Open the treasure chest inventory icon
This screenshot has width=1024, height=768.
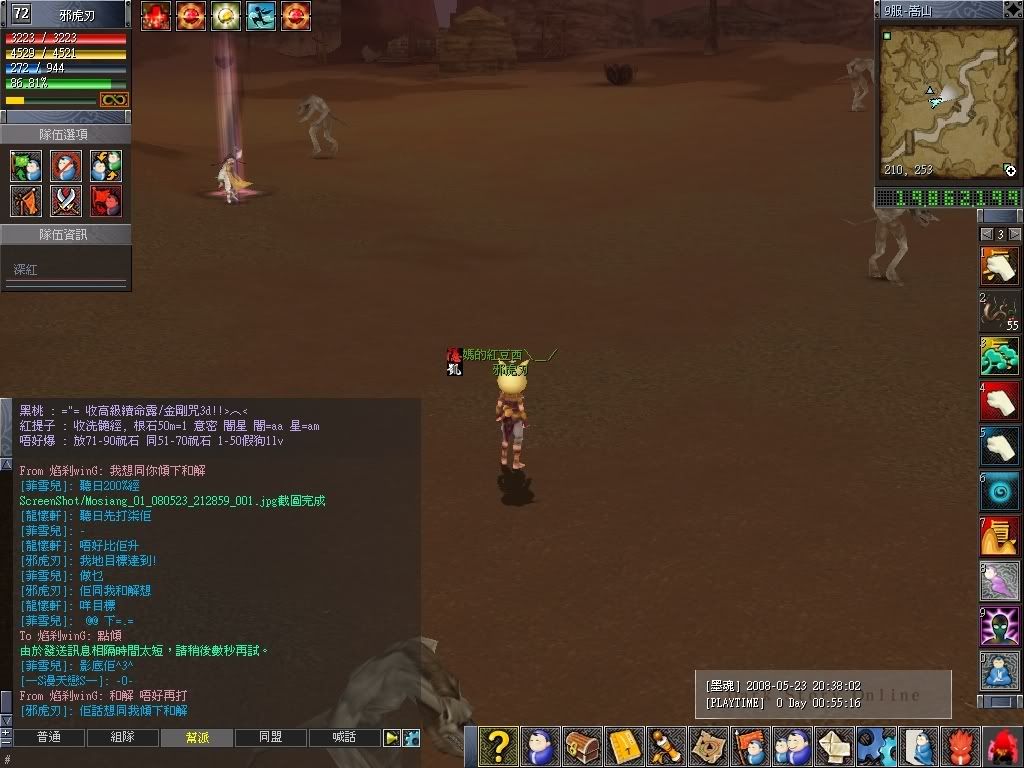582,747
